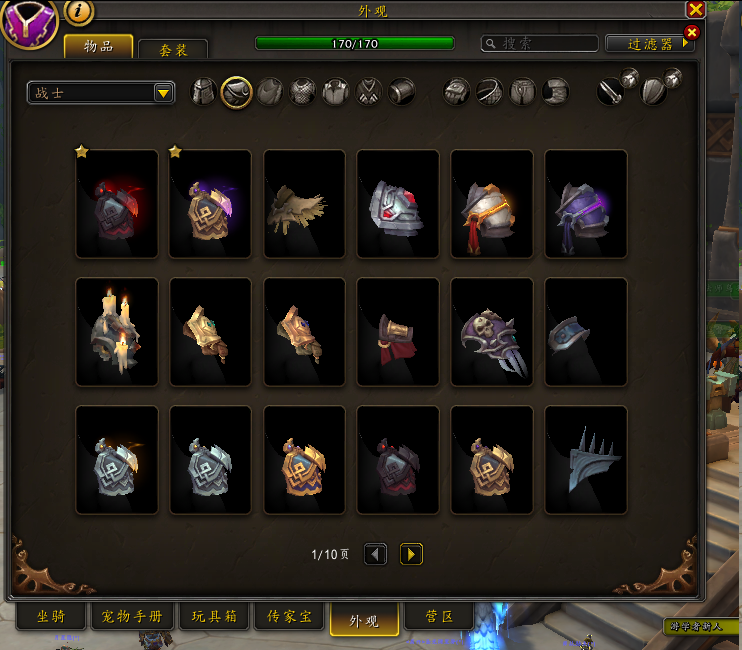Go to the next appearance page
Screen dimensions: 742x650
point(411,554)
